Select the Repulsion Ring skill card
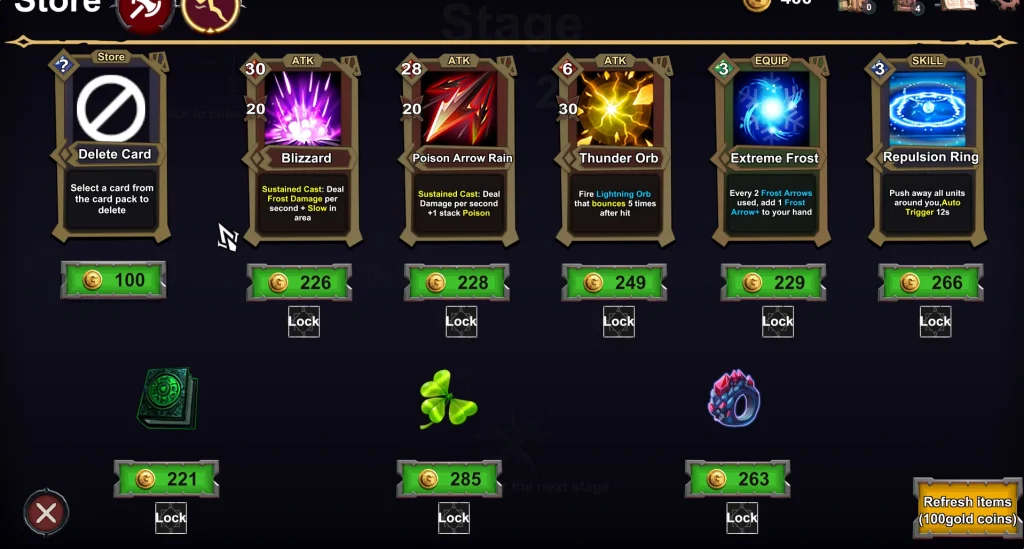The height and width of the screenshot is (549, 1024). click(x=929, y=150)
